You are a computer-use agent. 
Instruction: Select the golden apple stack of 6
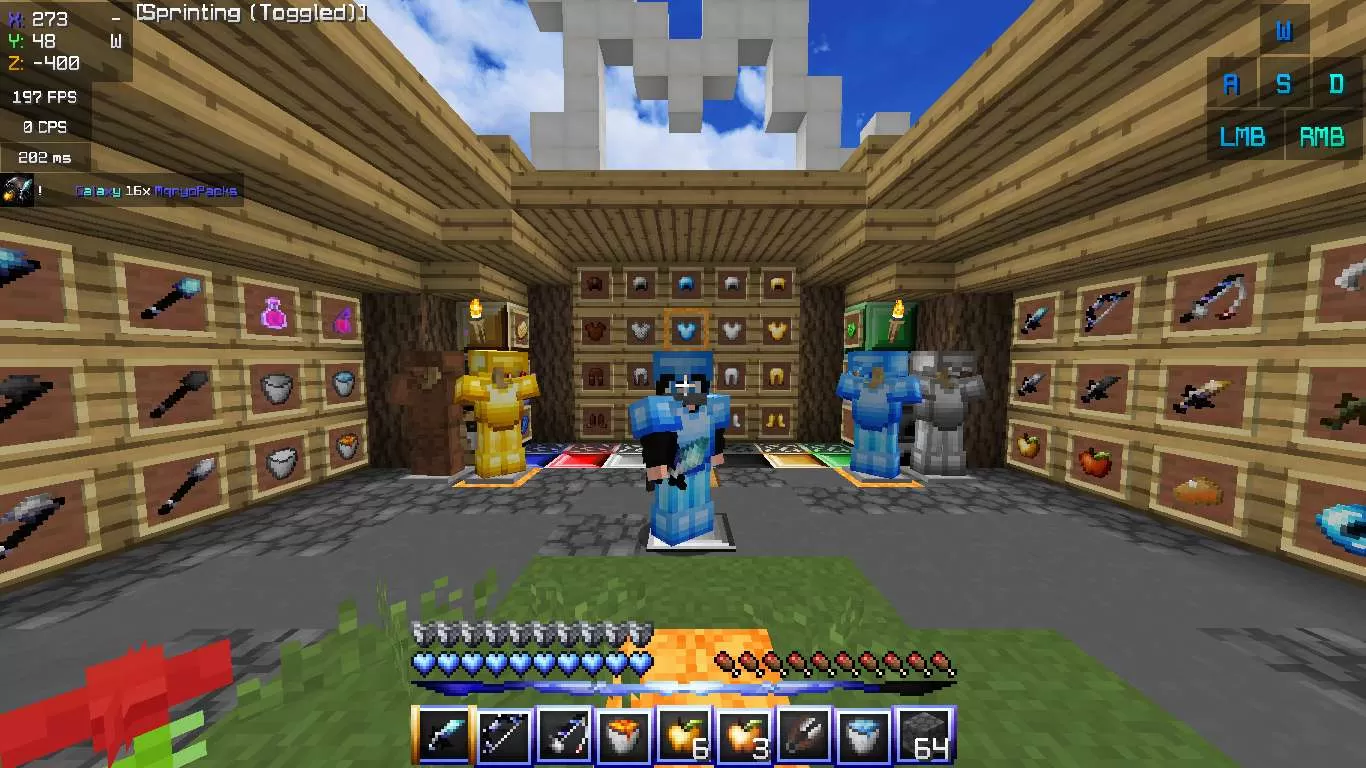(683, 735)
